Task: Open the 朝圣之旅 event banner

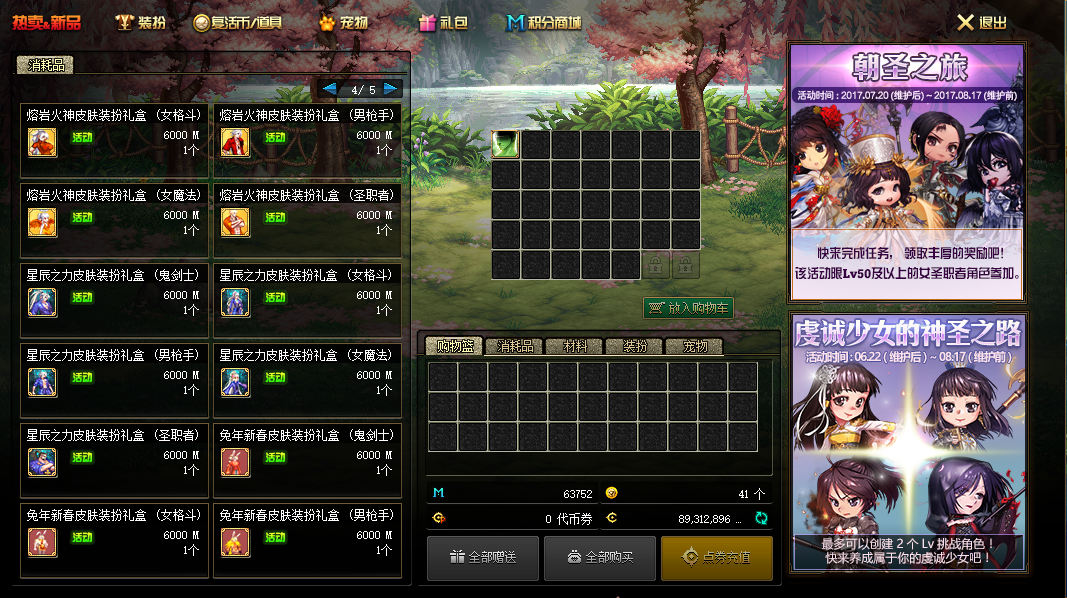Action: [908, 172]
